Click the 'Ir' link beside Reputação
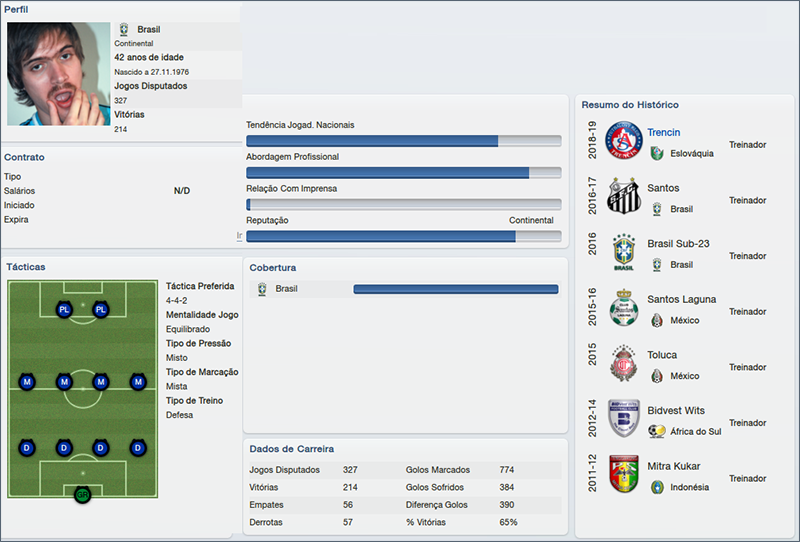This screenshot has width=800, height=542. (x=239, y=236)
